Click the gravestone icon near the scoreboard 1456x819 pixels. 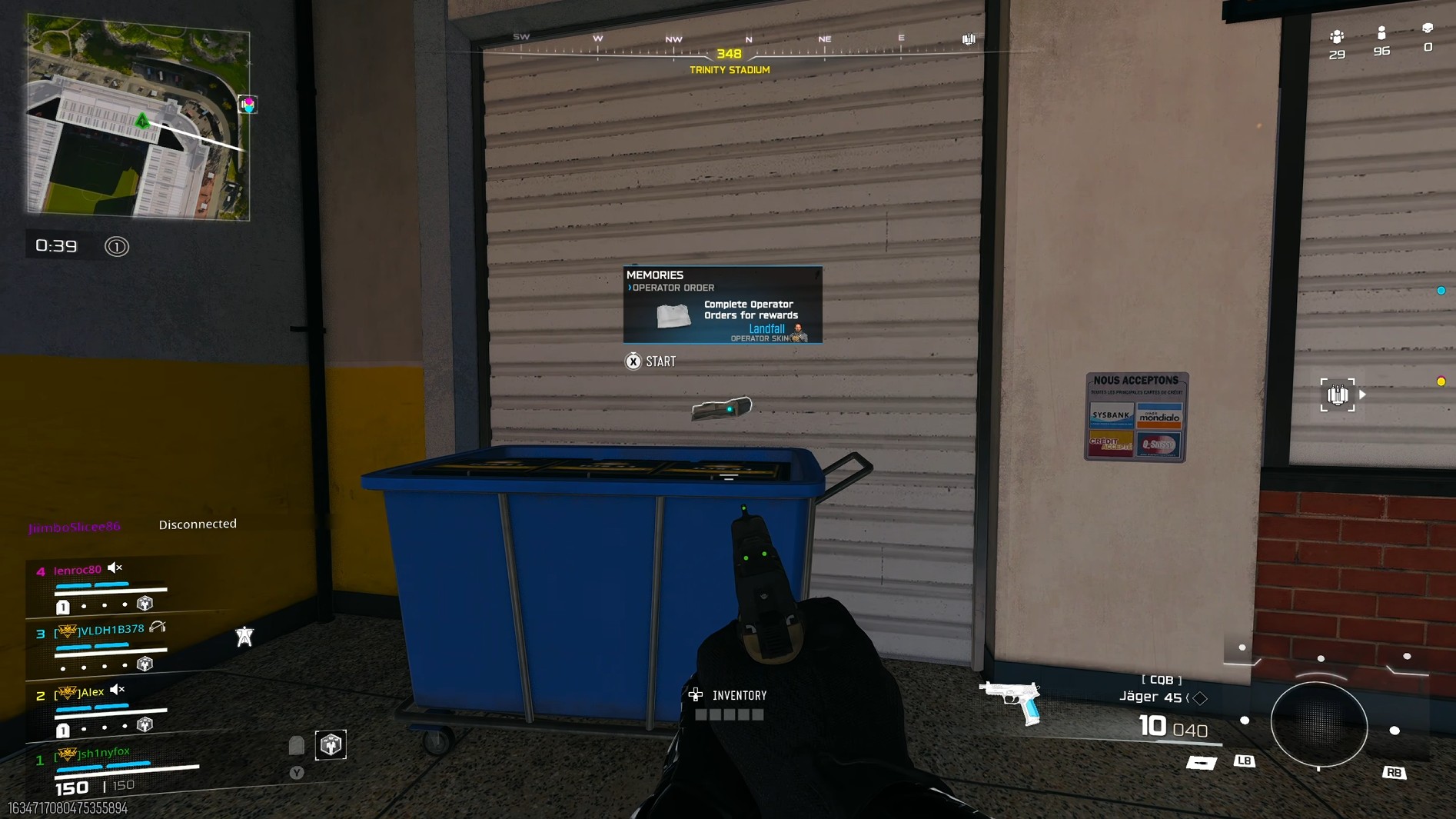coord(297,744)
